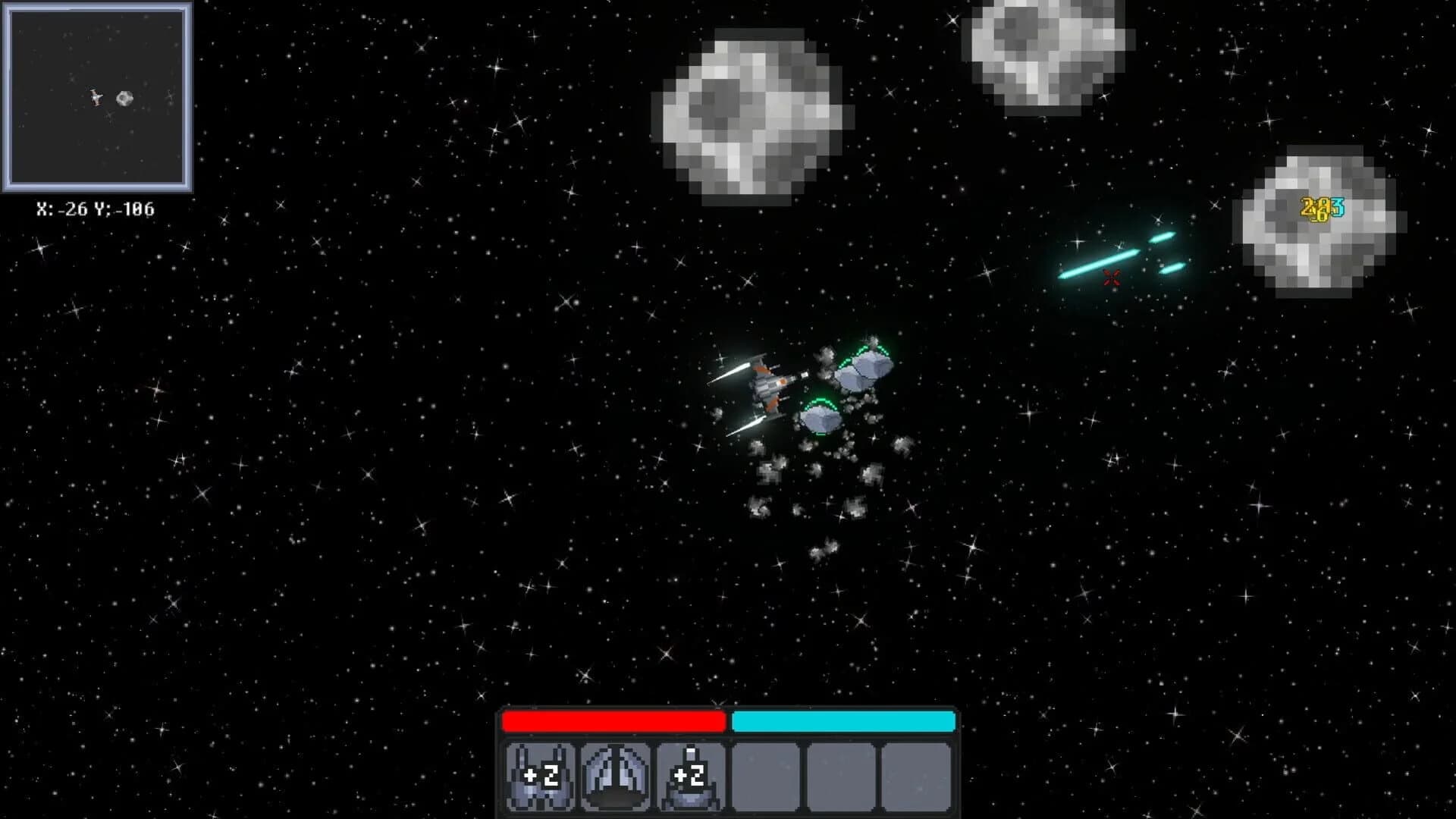Click the asteroid dot on the minimap
1456x819 pixels.
[x=125, y=98]
